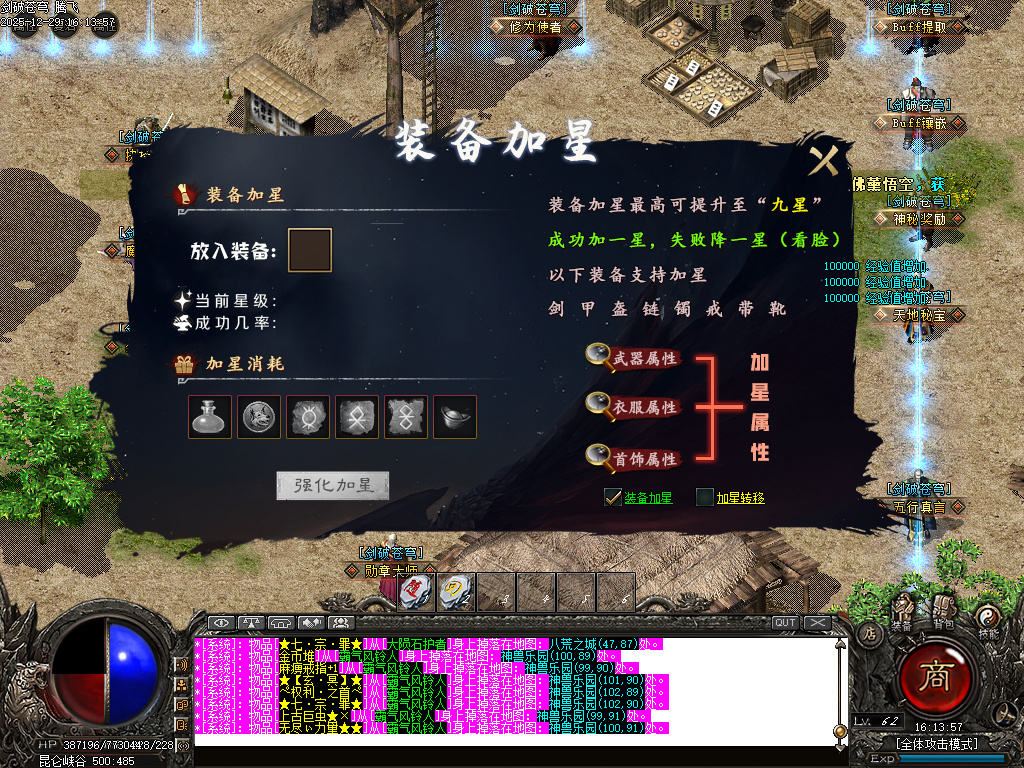The width and height of the screenshot is (1024, 768).
Task: Select the potion flask cost item
Action: pos(210,417)
